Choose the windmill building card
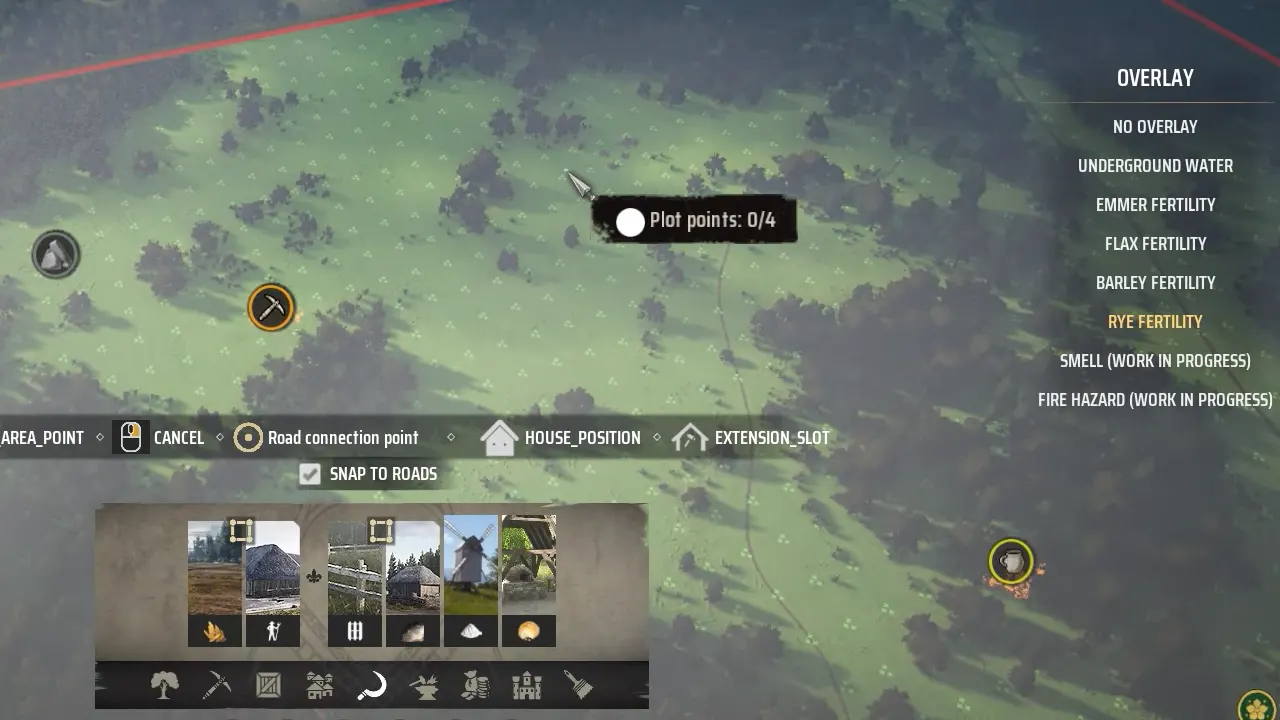 [470, 582]
